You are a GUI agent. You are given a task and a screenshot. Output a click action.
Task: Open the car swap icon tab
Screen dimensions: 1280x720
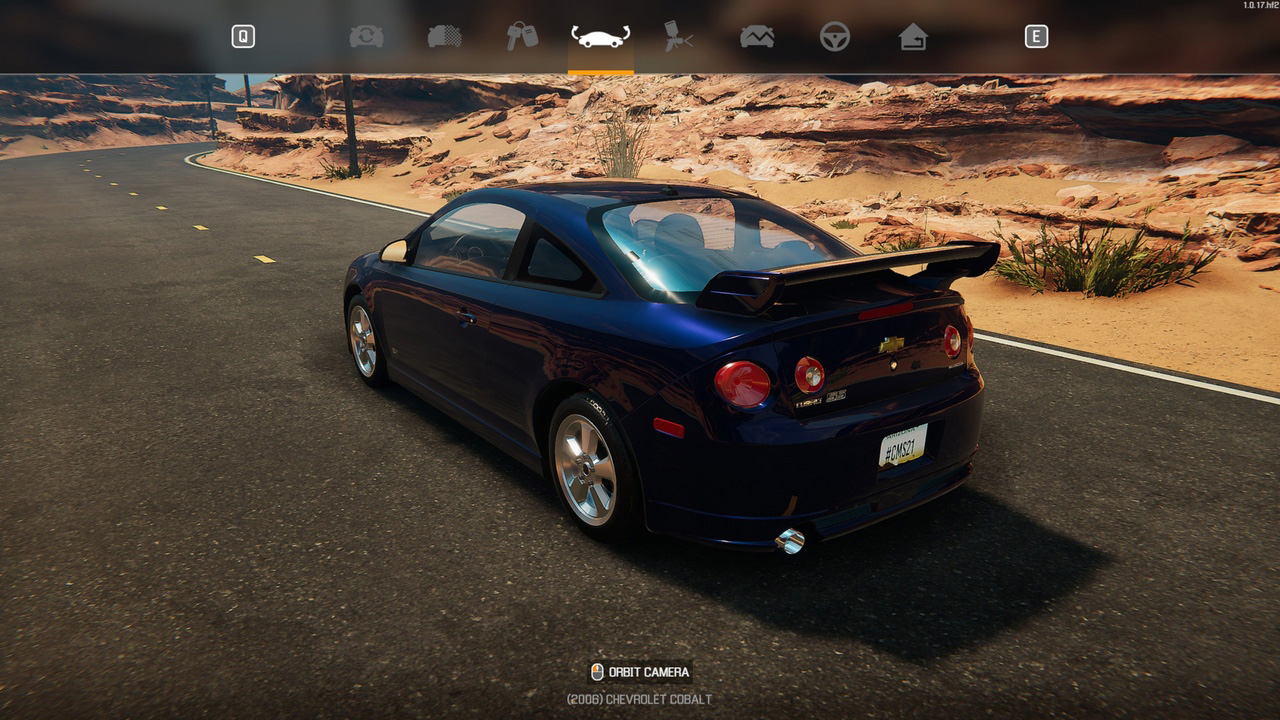[x=366, y=37]
